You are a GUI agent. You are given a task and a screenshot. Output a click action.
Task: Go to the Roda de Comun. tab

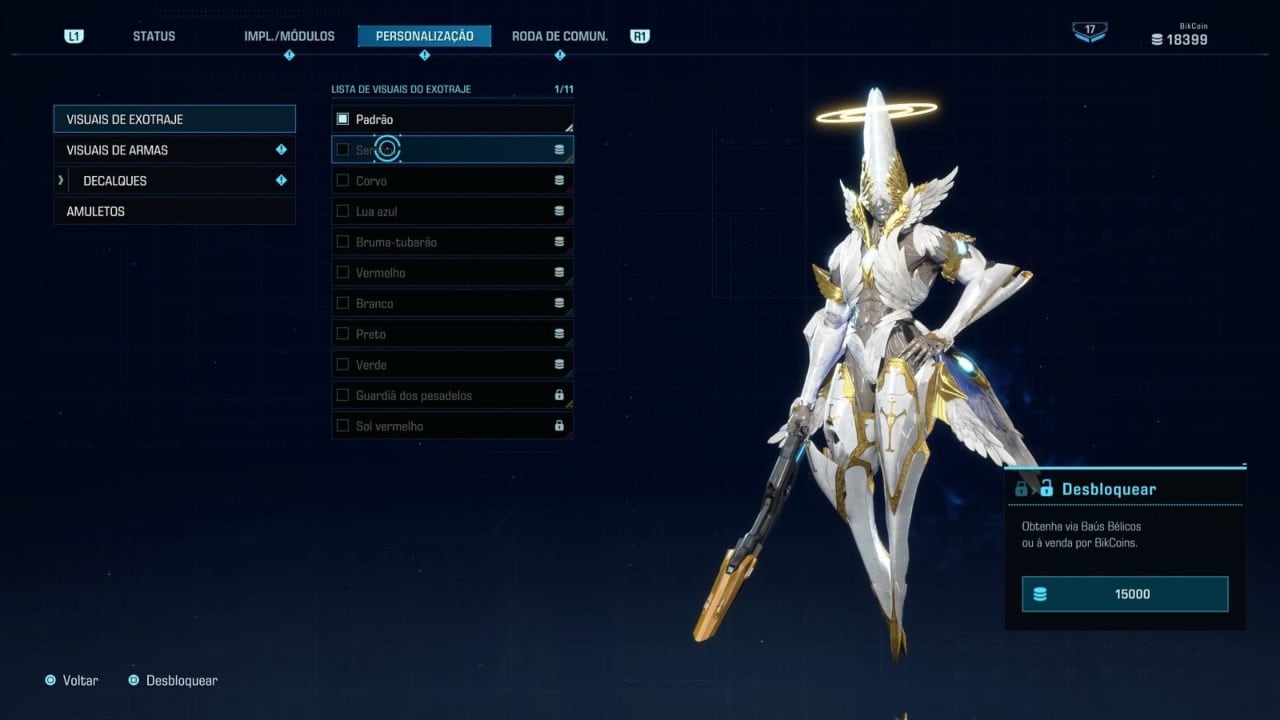click(559, 36)
